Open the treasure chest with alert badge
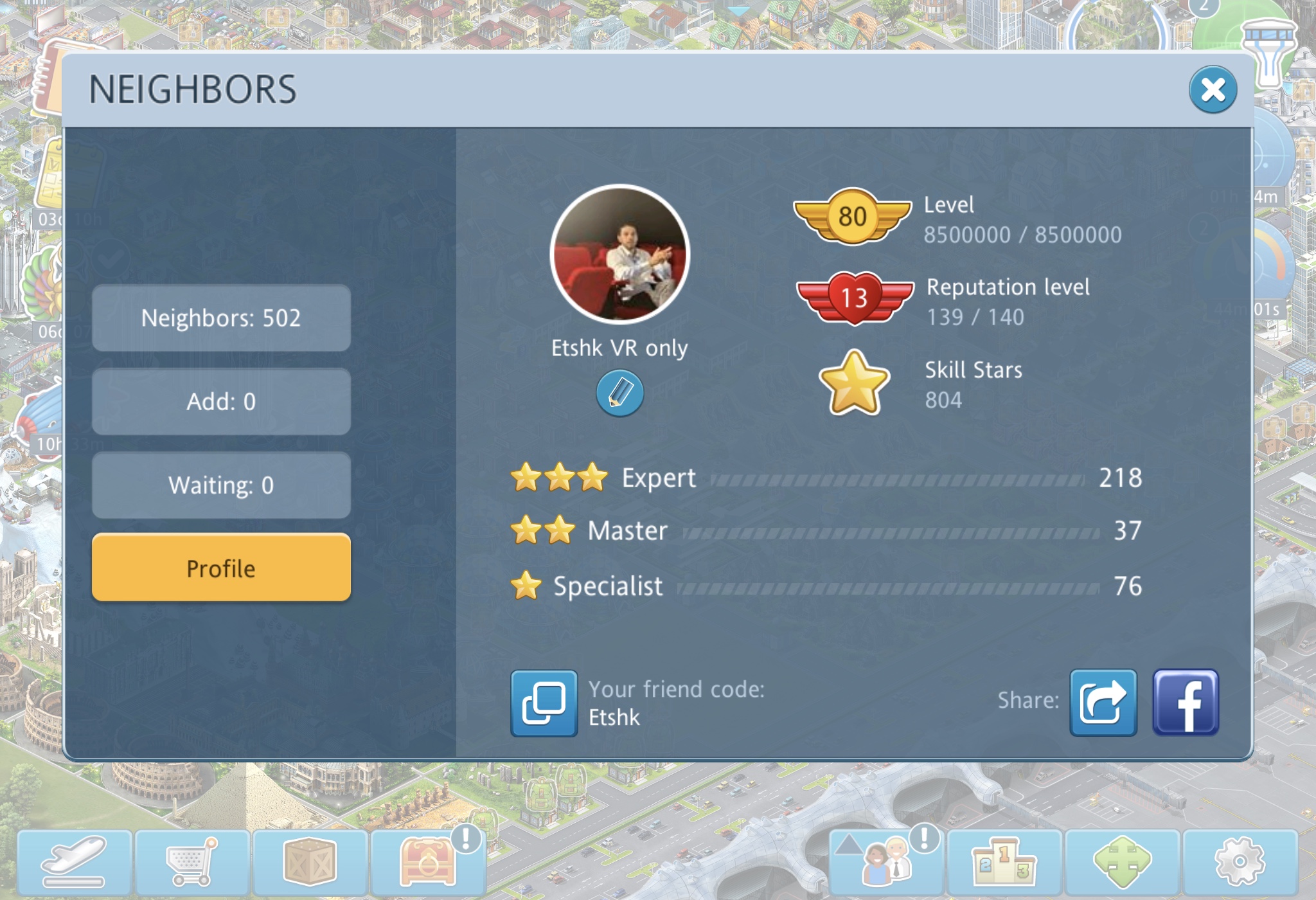 [x=427, y=862]
